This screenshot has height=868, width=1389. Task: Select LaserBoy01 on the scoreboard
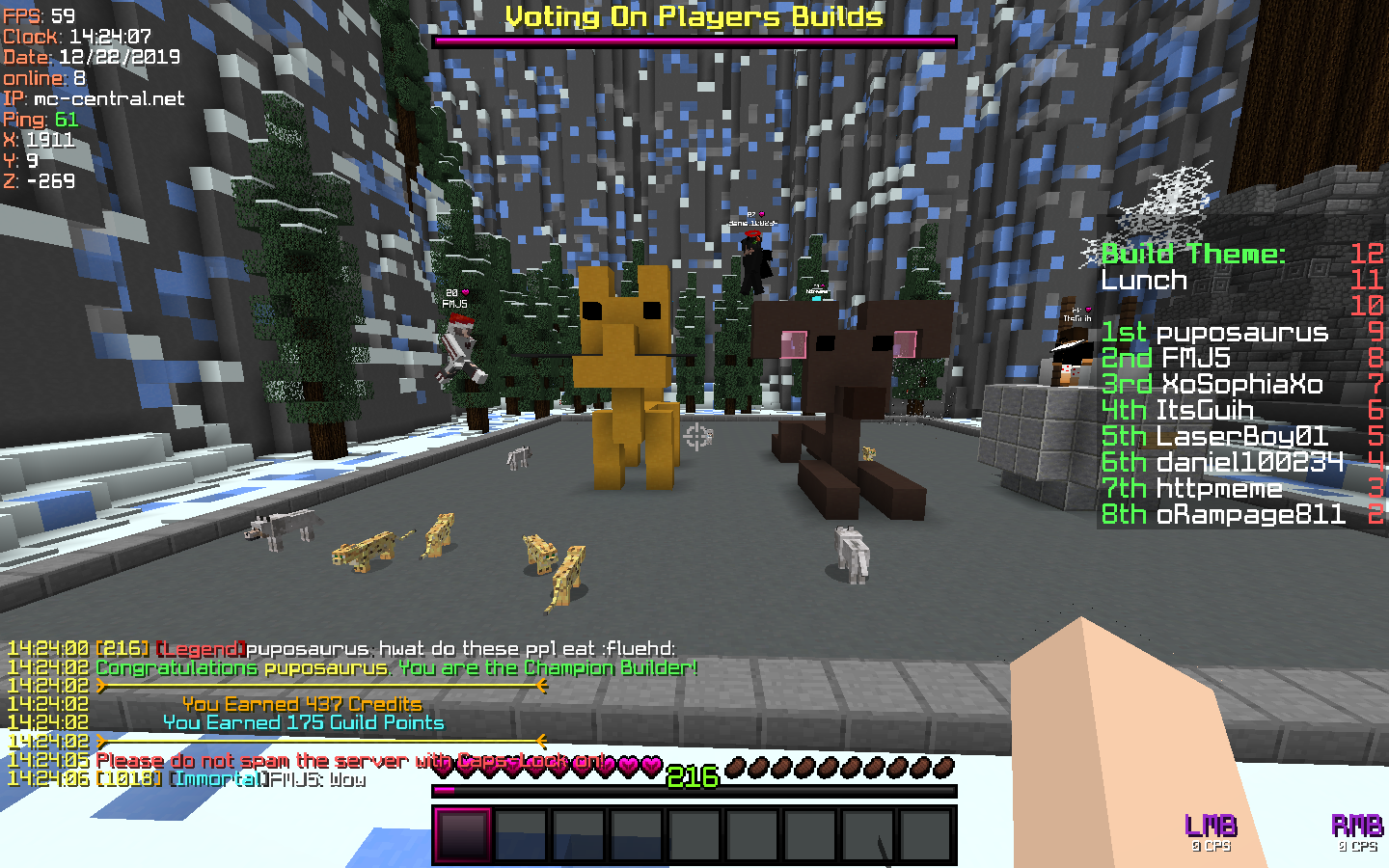pos(1241,437)
